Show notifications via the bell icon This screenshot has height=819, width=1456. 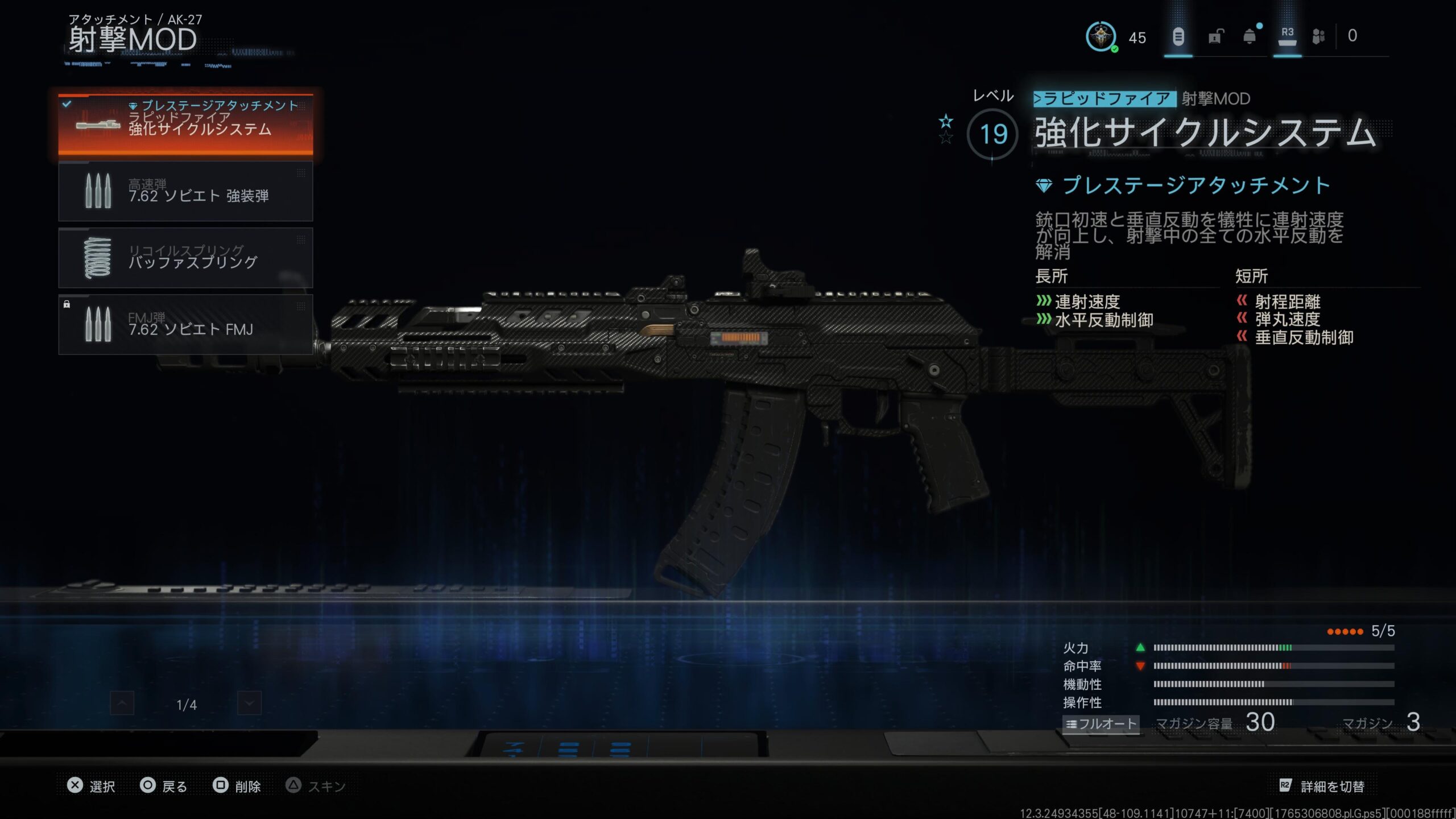1250,37
